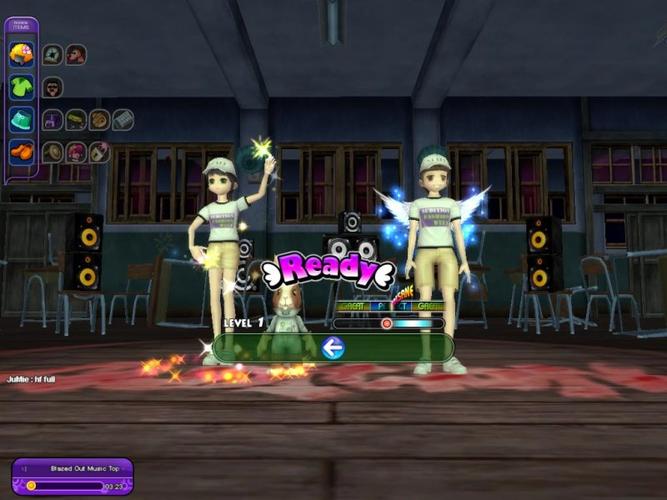Viewport: 667px width, 500px height.
Task: Choose the grey striped item icon
Action: [x=123, y=120]
